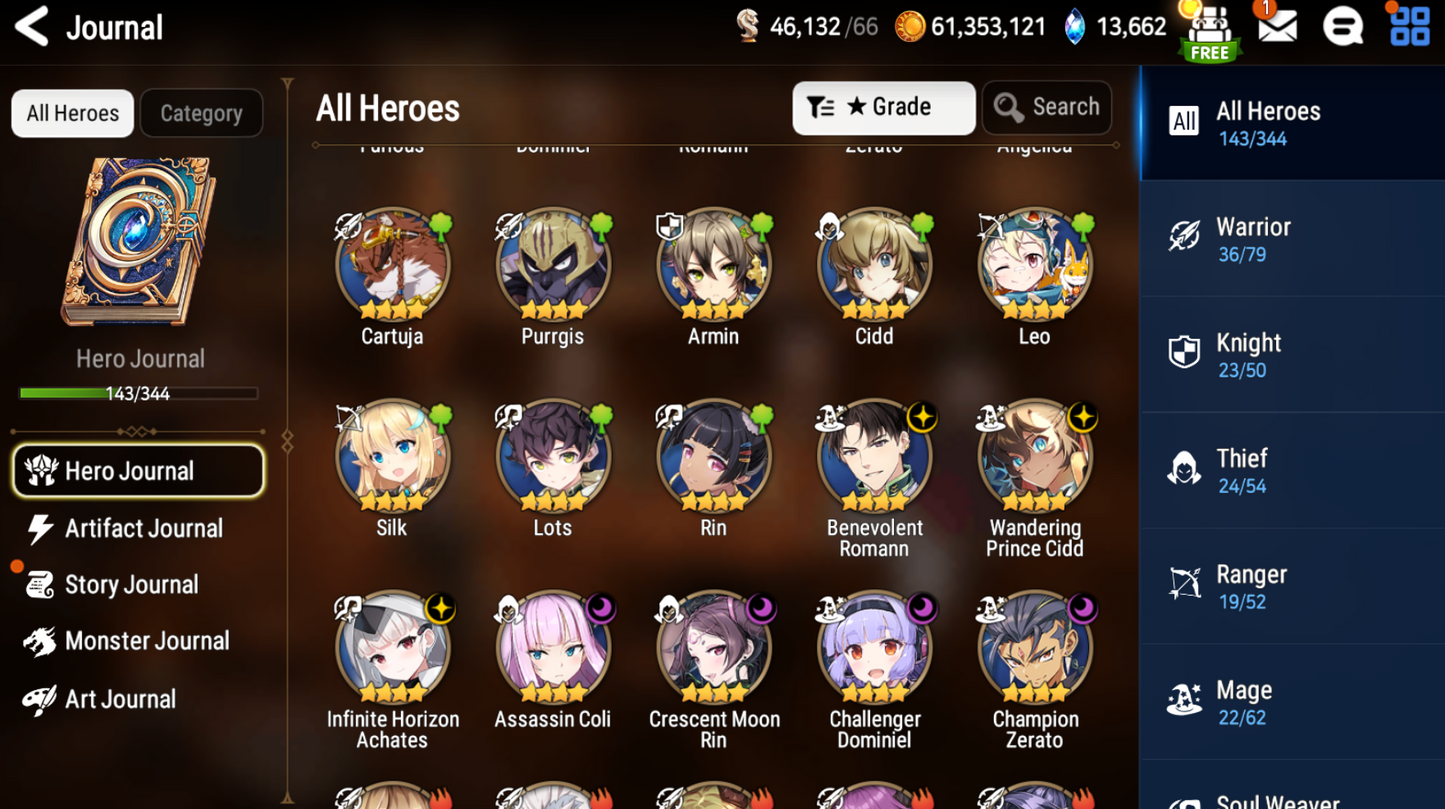Change the Grade sort order
Screen dimensions: 1445x809
[x=883, y=108]
